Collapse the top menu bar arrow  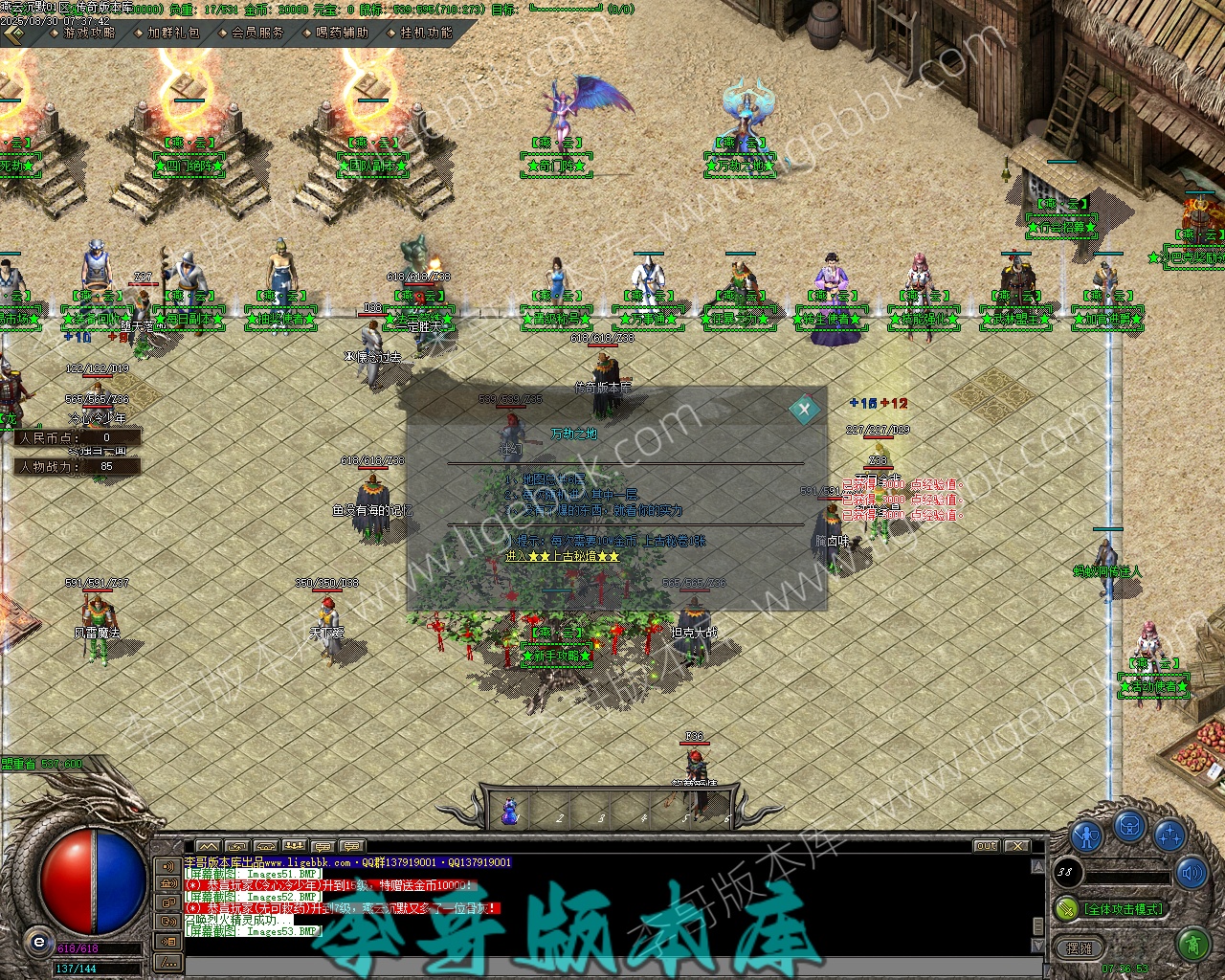(x=14, y=34)
